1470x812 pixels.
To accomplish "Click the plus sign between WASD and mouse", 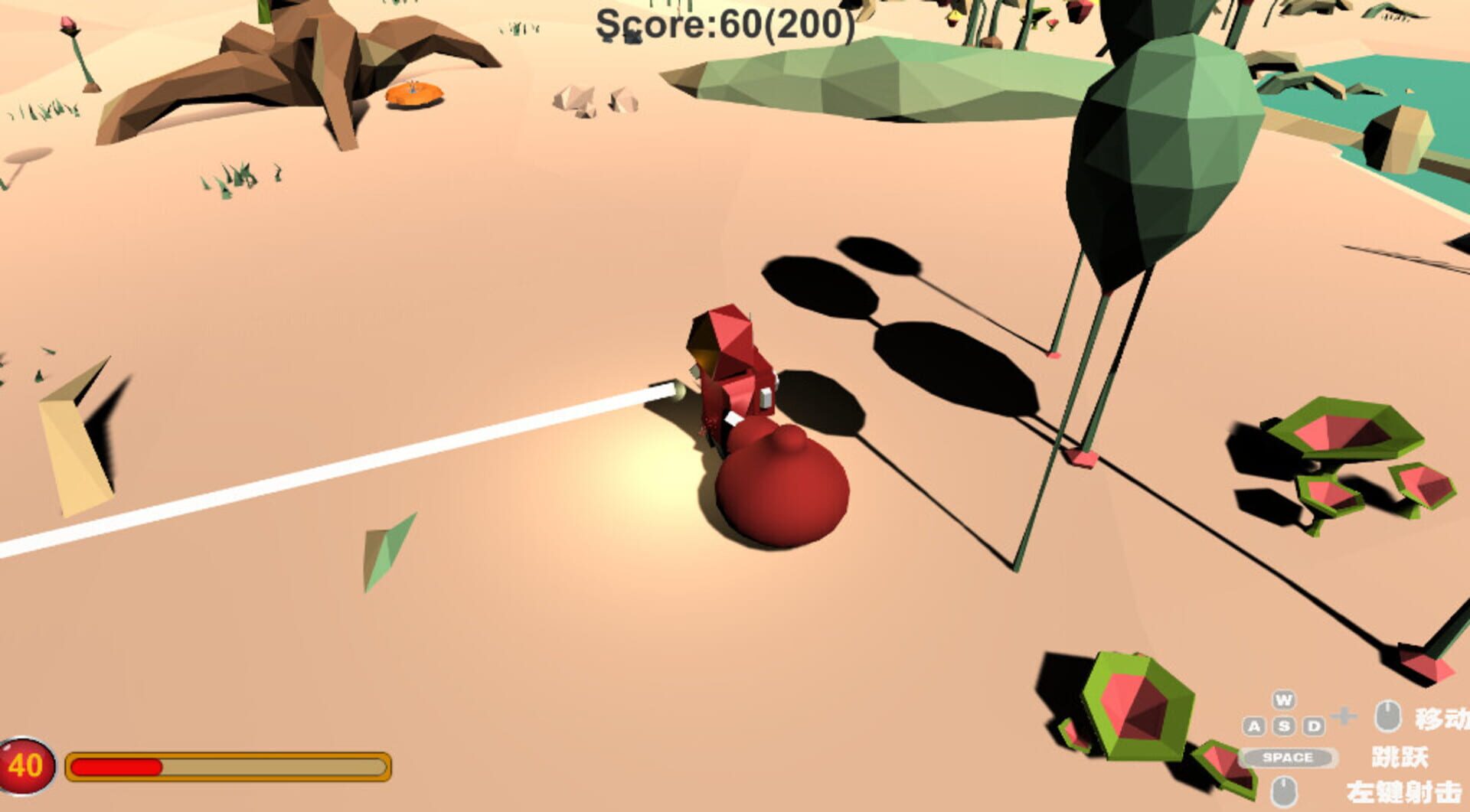I will (x=1344, y=716).
